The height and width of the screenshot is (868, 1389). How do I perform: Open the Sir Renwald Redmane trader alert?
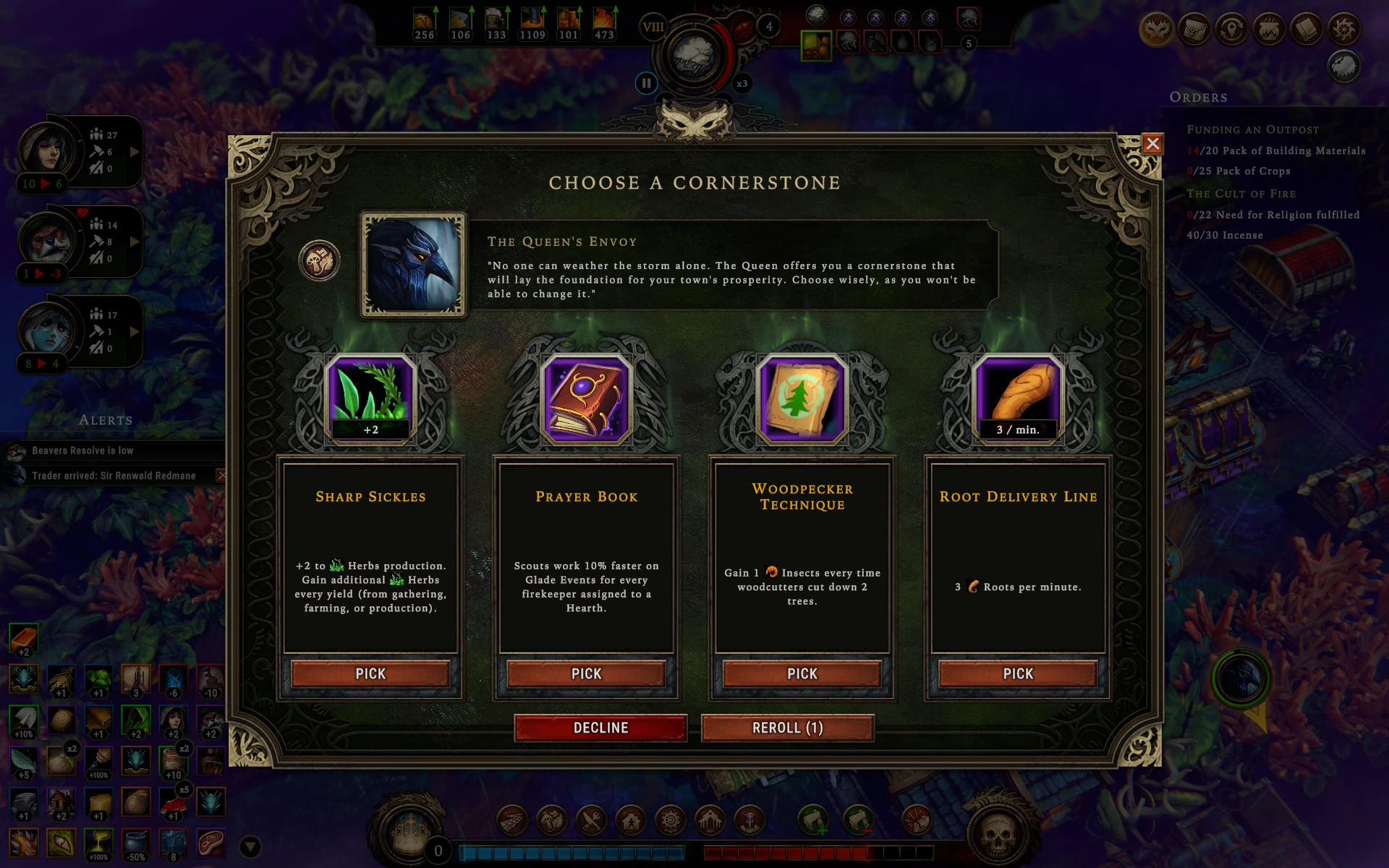point(114,475)
